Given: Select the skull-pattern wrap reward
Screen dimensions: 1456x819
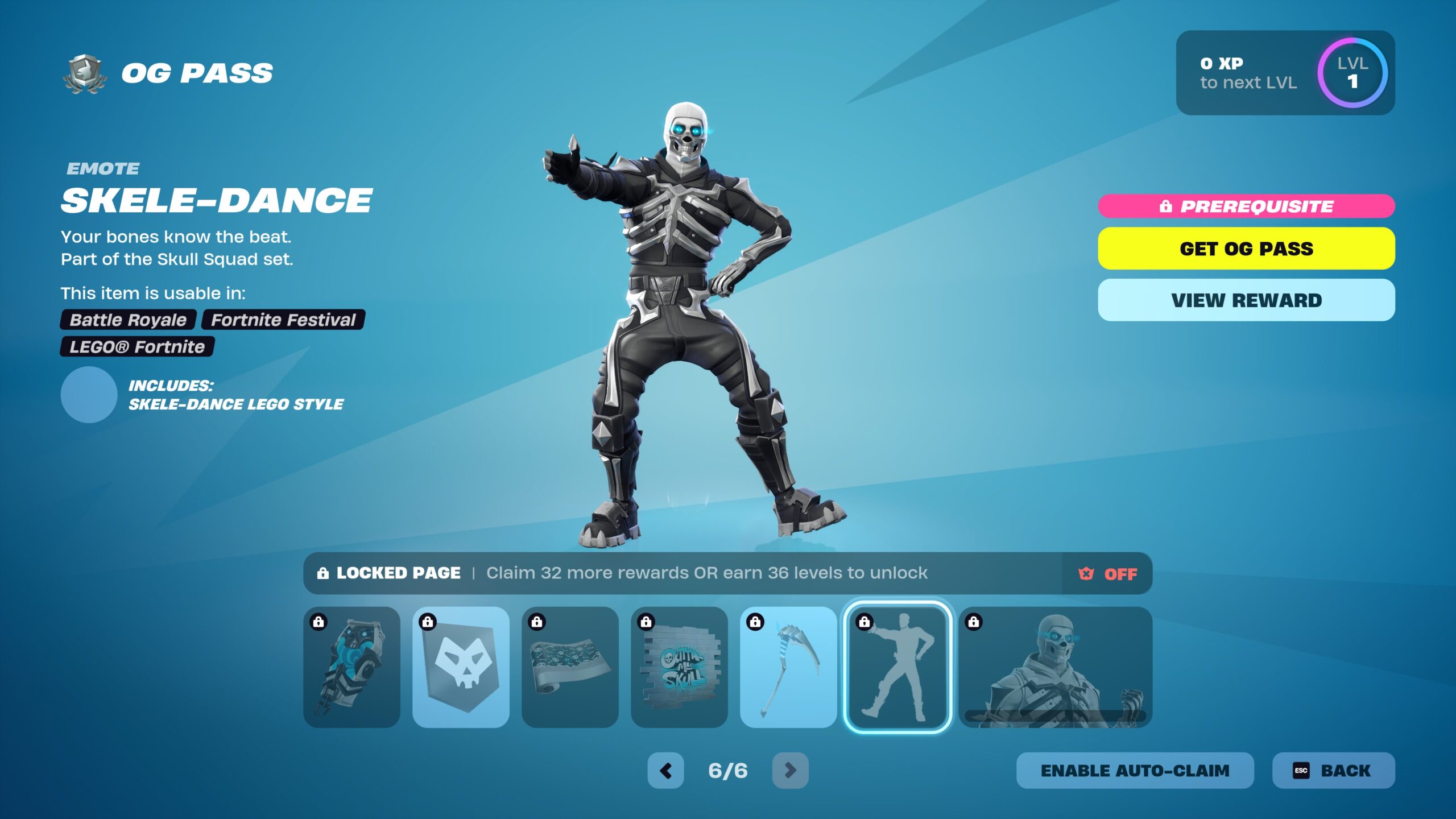Looking at the screenshot, I should [570, 667].
